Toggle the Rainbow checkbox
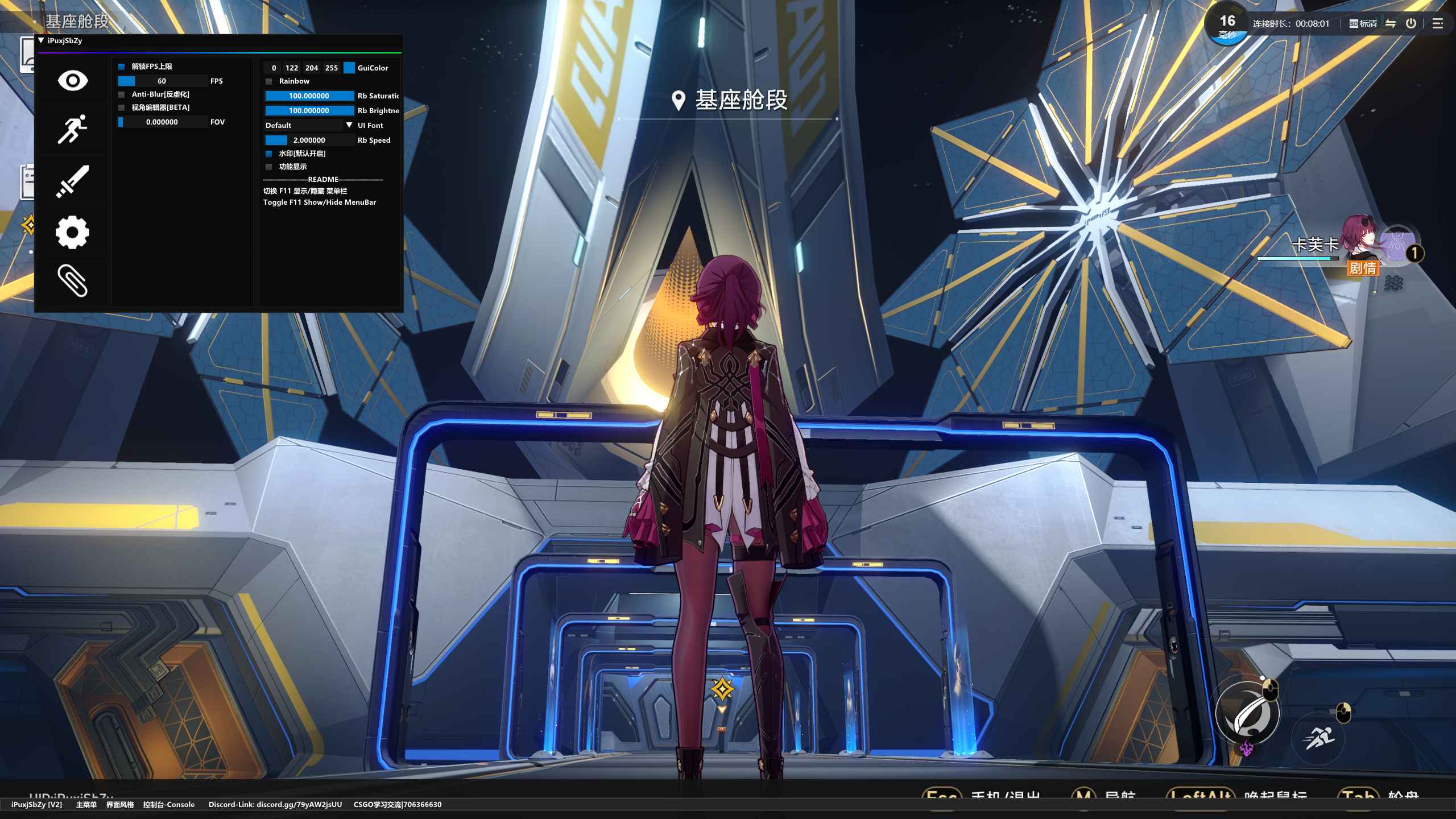The width and height of the screenshot is (1456, 819). pyautogui.click(x=268, y=81)
